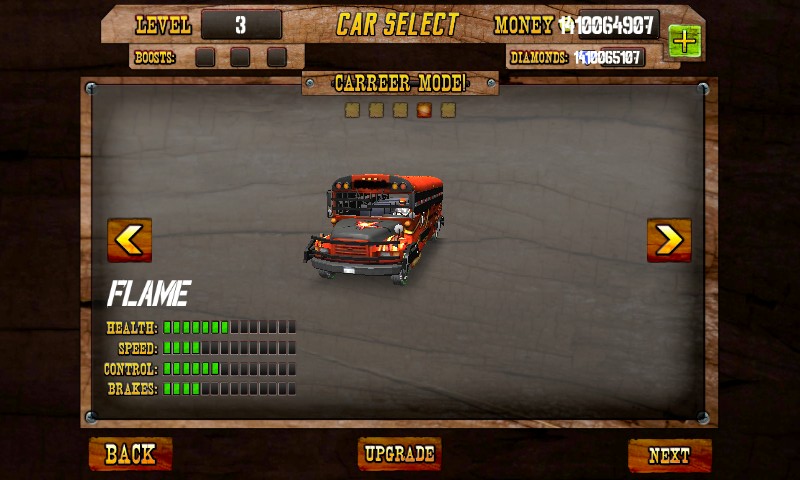Show the previous car with left arrow
This screenshot has height=480, width=800.
pos(129,240)
